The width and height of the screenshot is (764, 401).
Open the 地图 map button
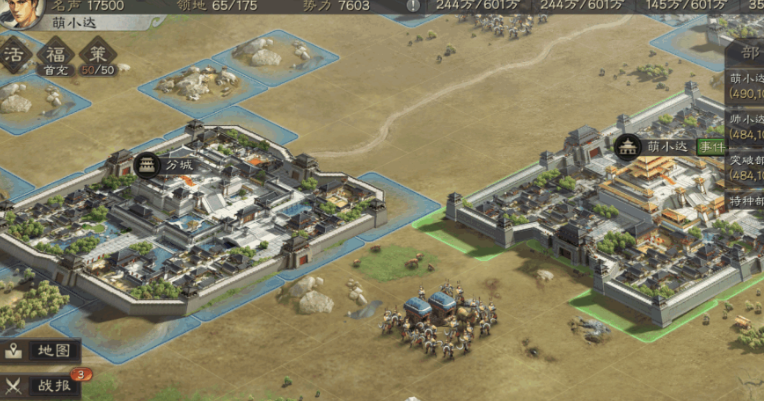tap(40, 351)
